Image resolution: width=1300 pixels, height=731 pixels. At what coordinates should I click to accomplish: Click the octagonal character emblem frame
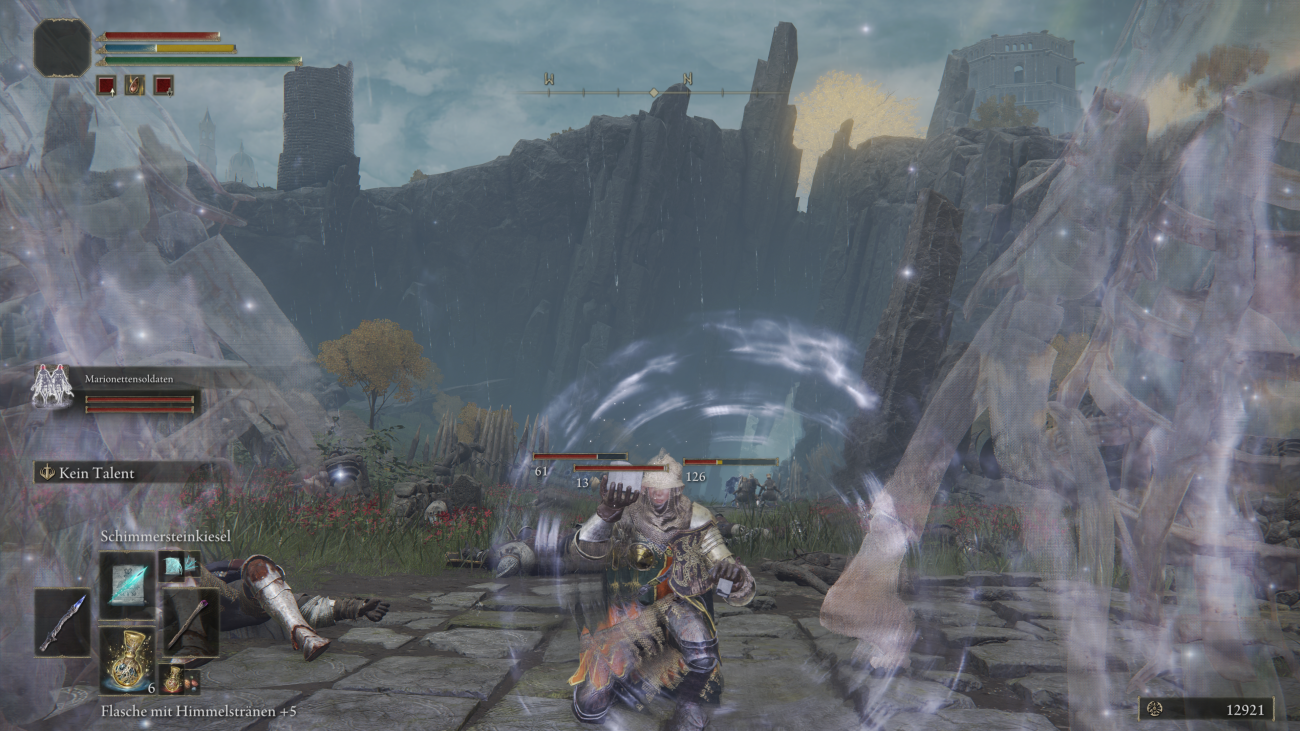click(x=62, y=48)
